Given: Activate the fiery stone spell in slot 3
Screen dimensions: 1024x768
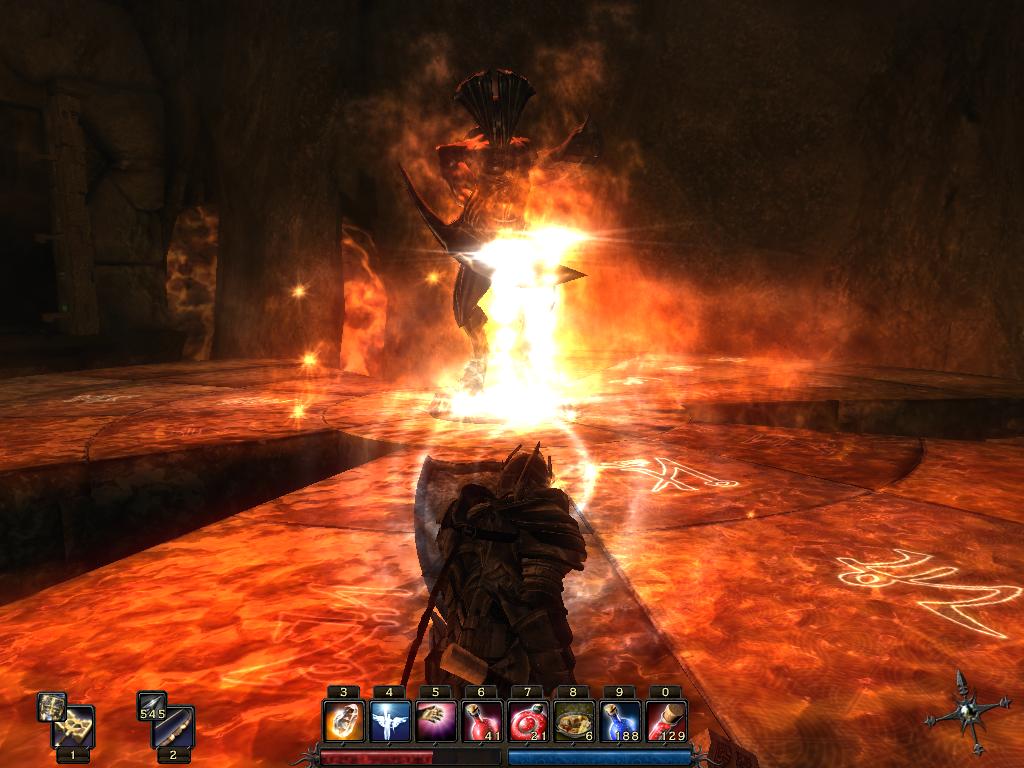Looking at the screenshot, I should point(343,721).
